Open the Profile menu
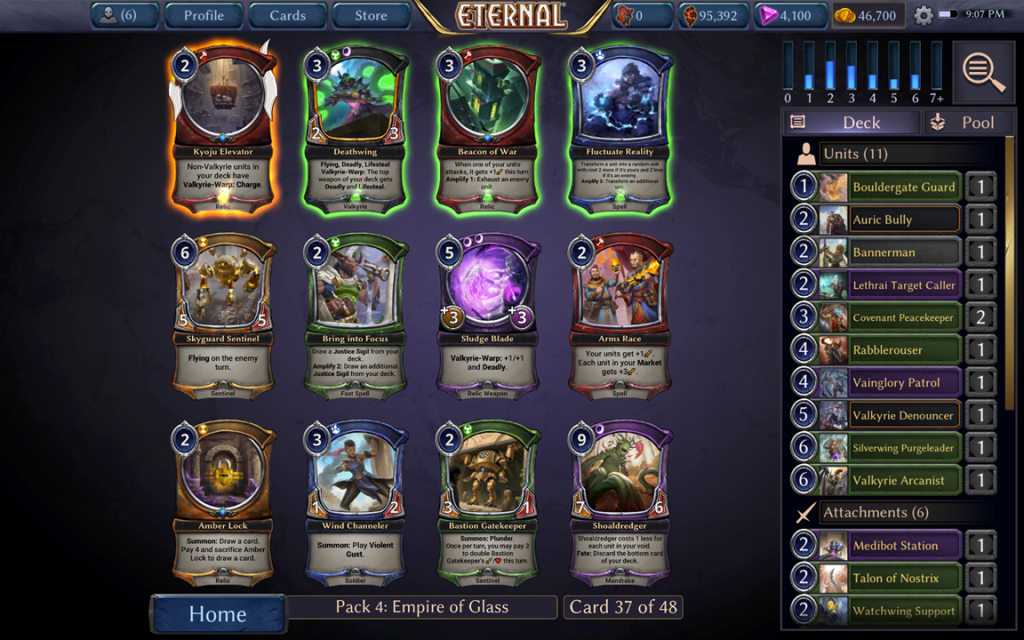Image resolution: width=1024 pixels, height=640 pixels. pos(203,15)
